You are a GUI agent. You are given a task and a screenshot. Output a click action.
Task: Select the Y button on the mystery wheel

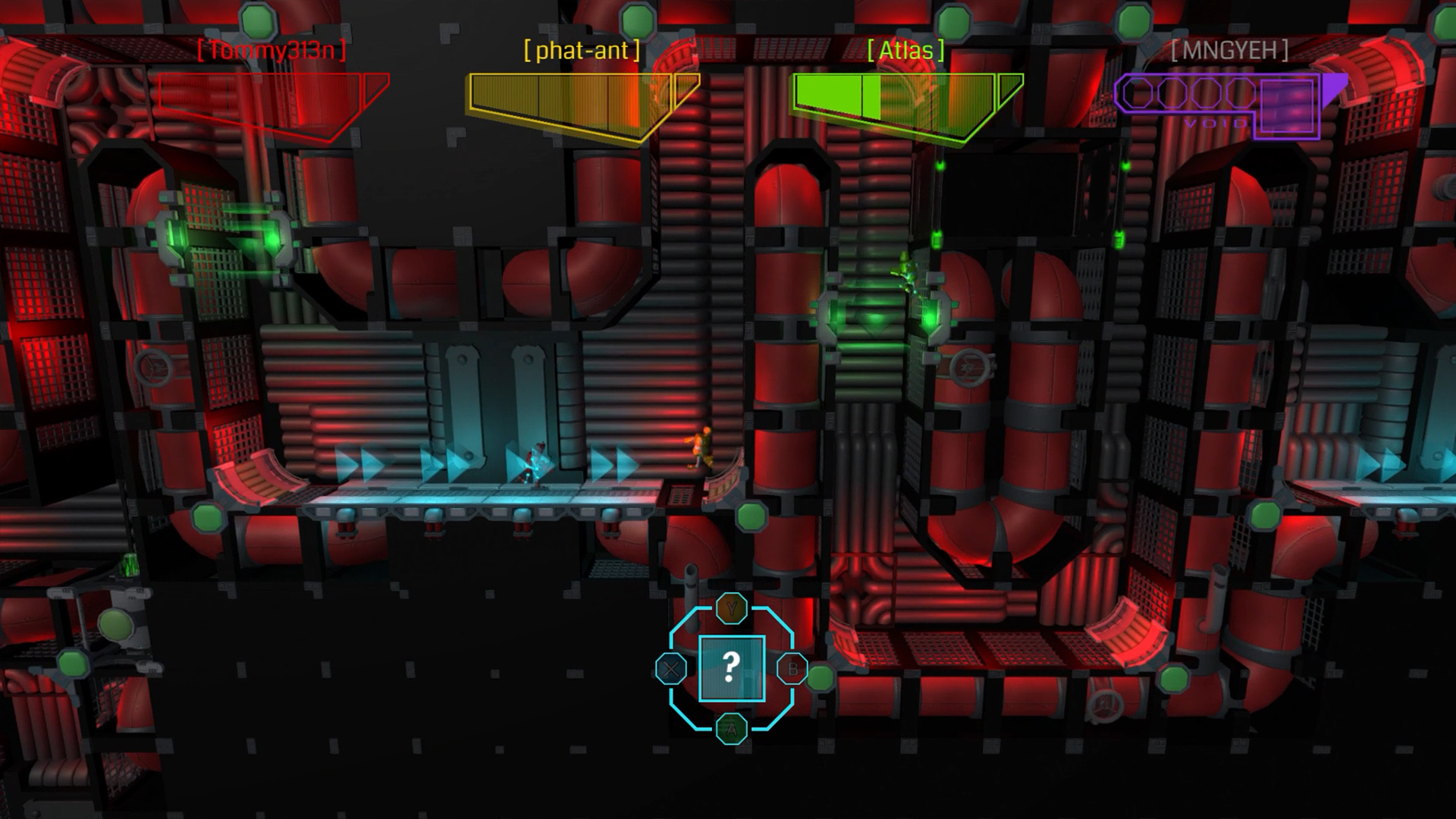coord(730,607)
